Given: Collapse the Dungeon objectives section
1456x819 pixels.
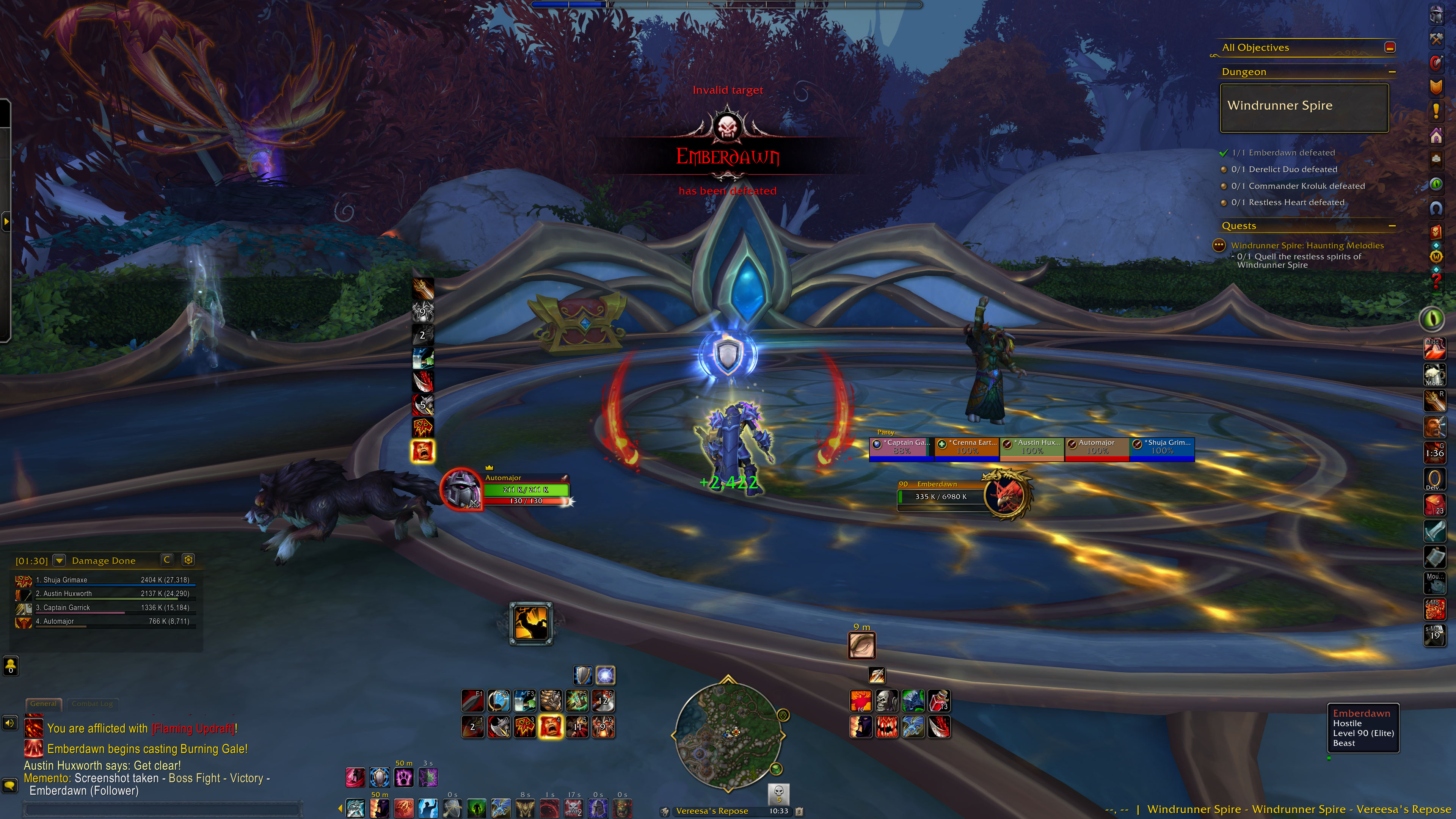Looking at the screenshot, I should click(x=1392, y=72).
